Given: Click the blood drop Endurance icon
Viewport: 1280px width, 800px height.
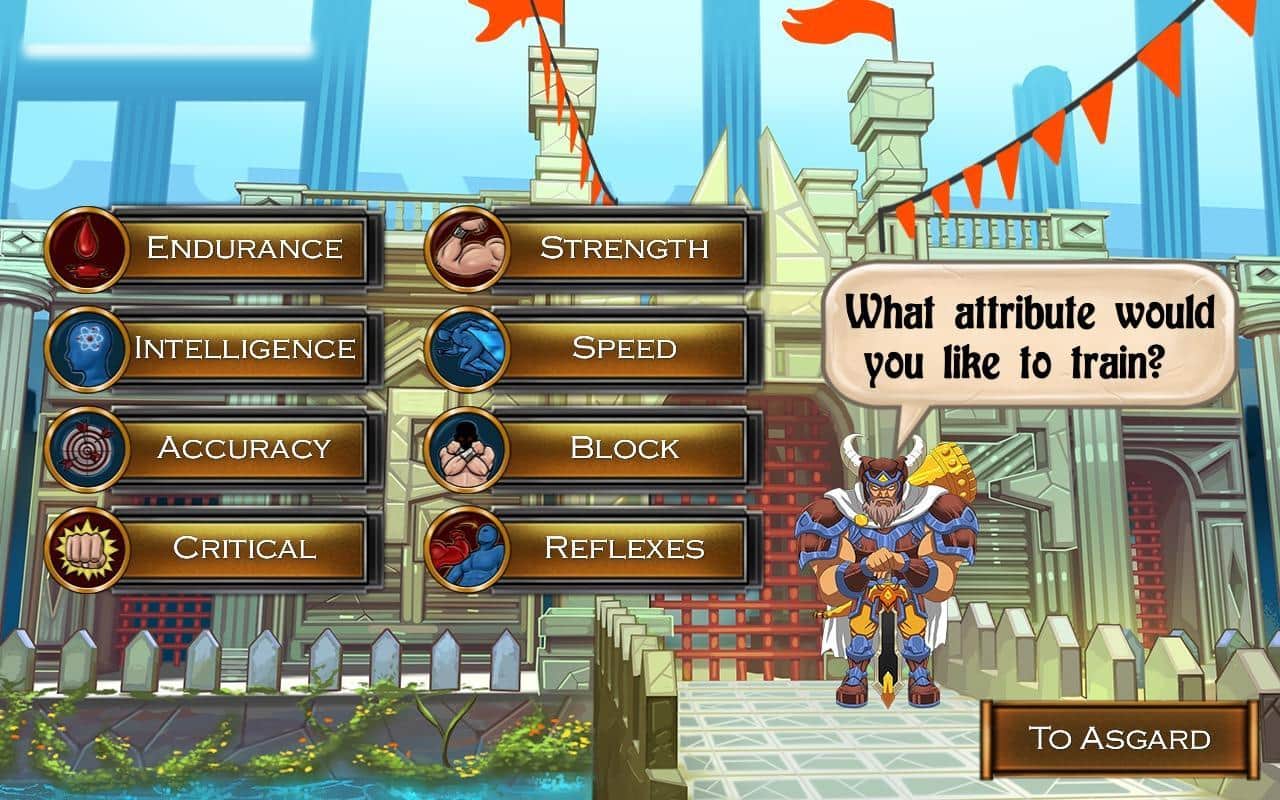Looking at the screenshot, I should 87,249.
